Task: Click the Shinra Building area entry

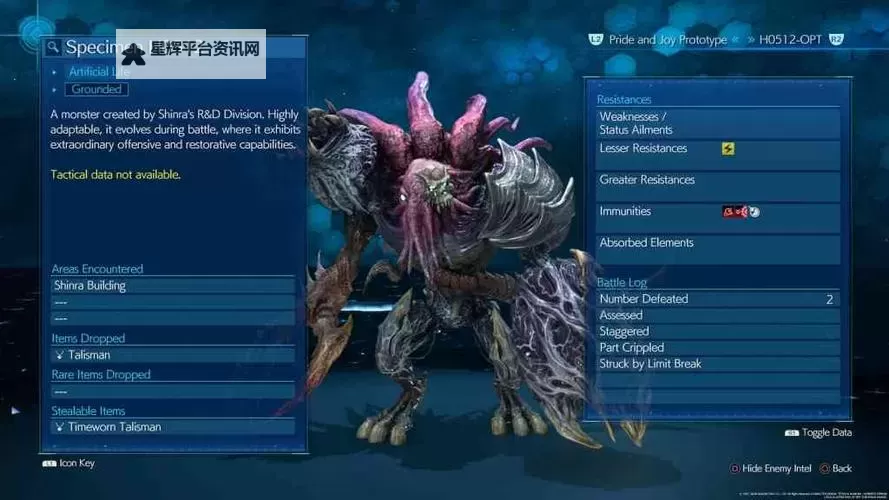Action: coord(173,285)
